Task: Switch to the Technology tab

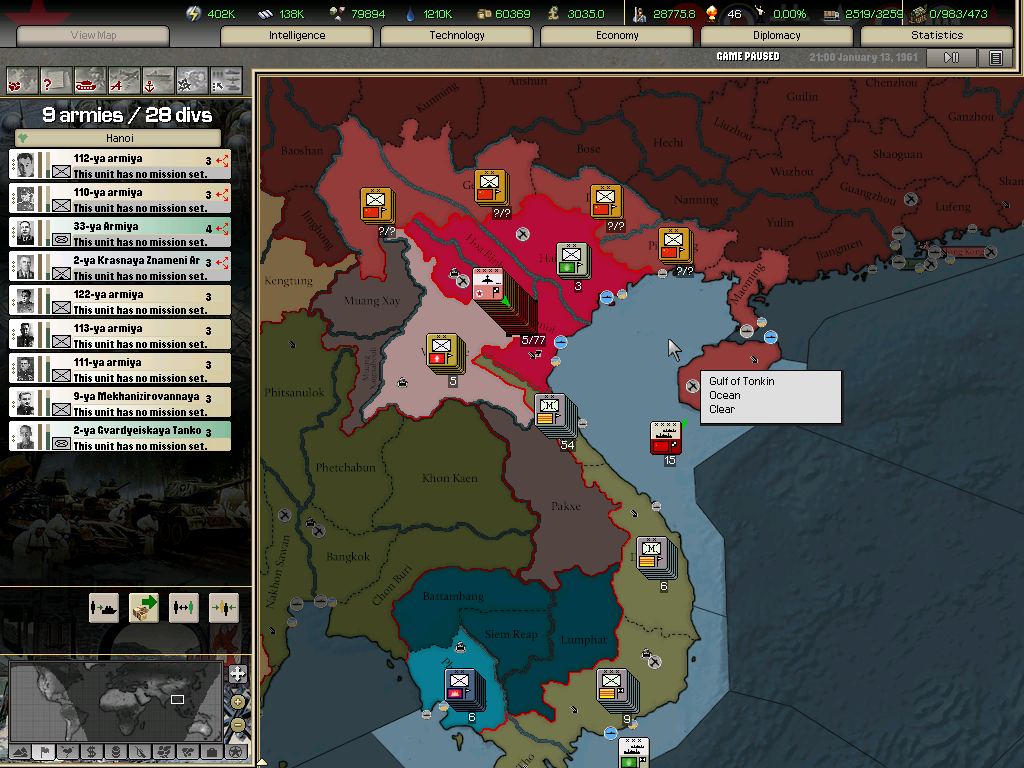Action: pos(457,36)
